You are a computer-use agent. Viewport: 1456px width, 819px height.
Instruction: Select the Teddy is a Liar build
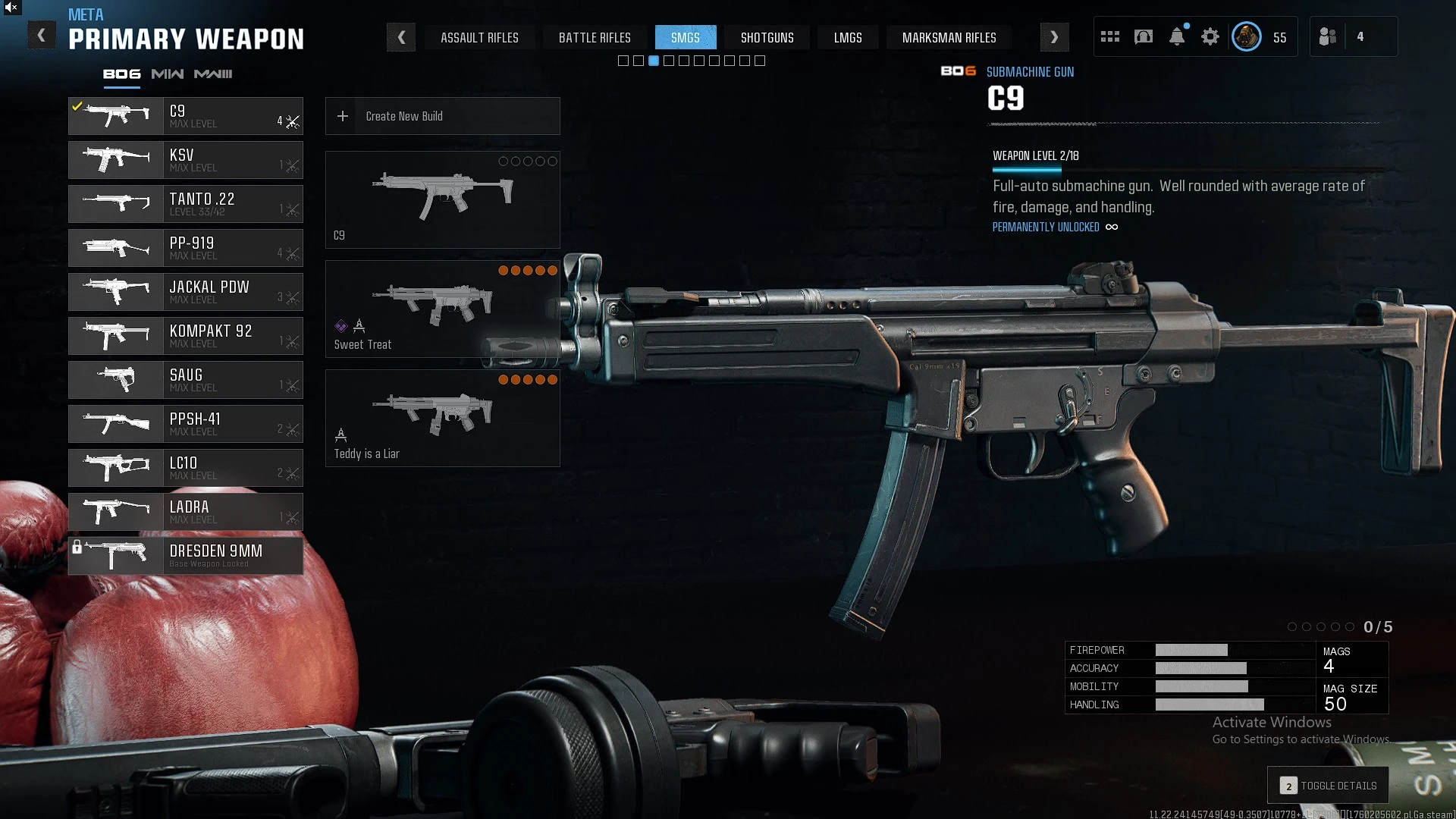point(442,419)
